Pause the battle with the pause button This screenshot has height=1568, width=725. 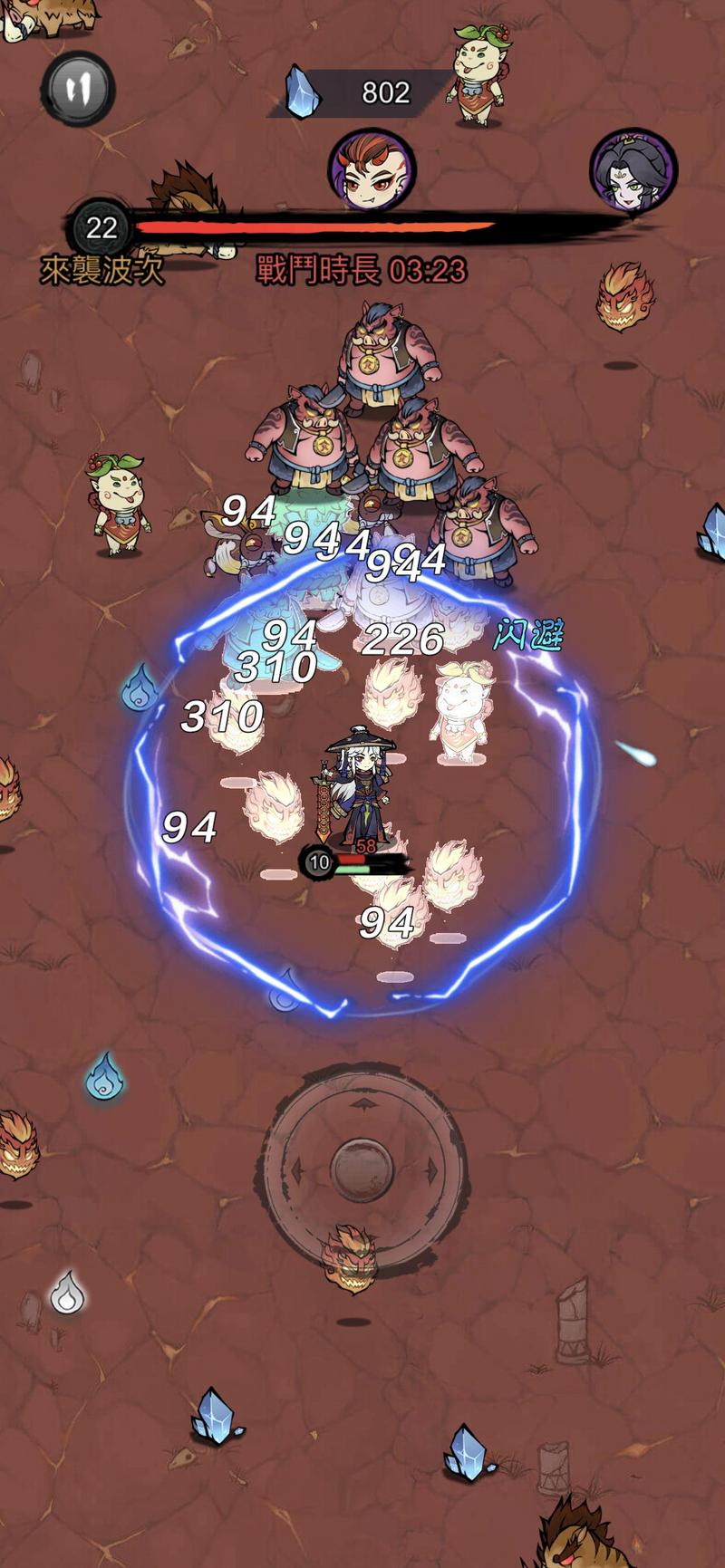tap(78, 89)
